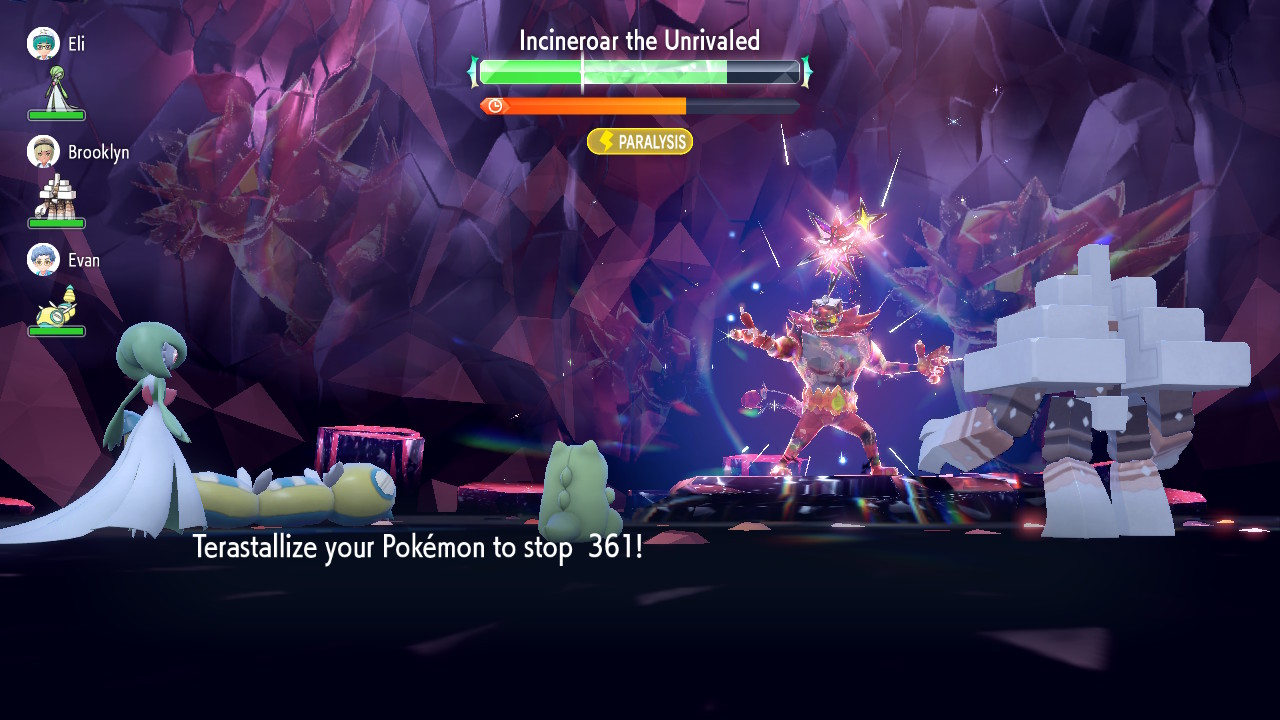Choose Brooklyn's Stonjourner party icon
Screen dimensions: 1280x720
(56, 195)
